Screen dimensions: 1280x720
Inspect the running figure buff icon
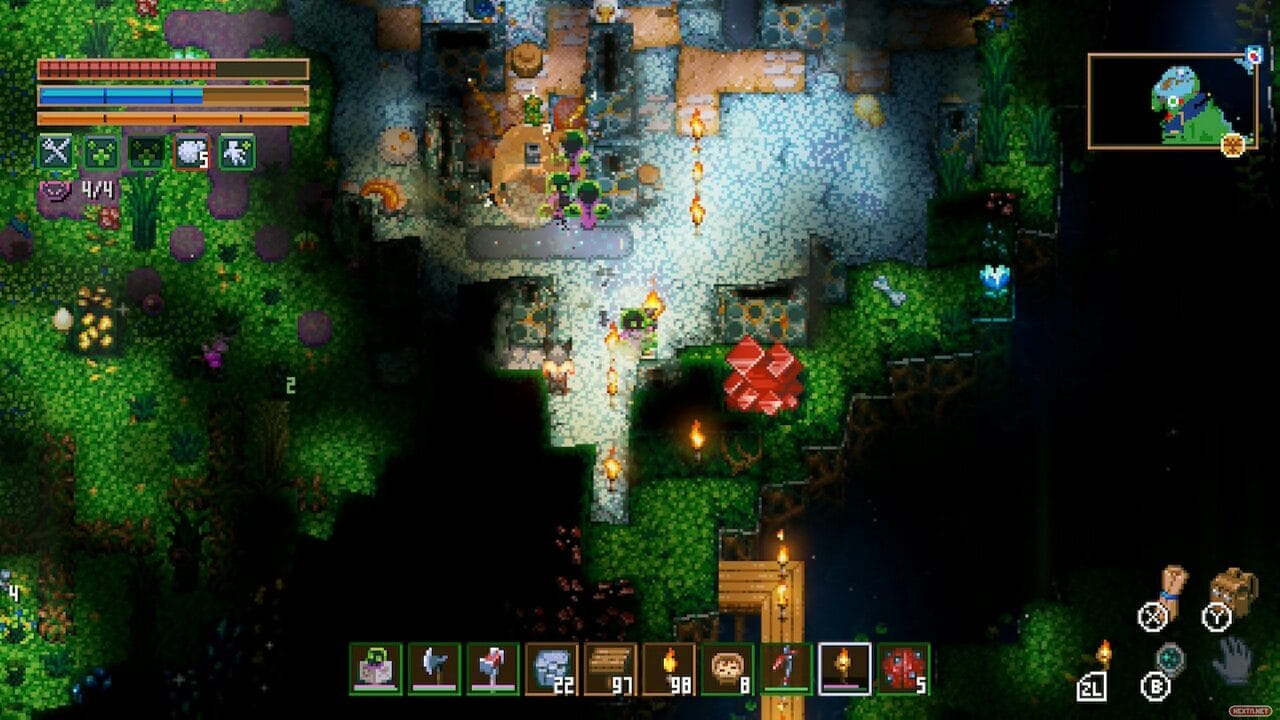[237, 152]
